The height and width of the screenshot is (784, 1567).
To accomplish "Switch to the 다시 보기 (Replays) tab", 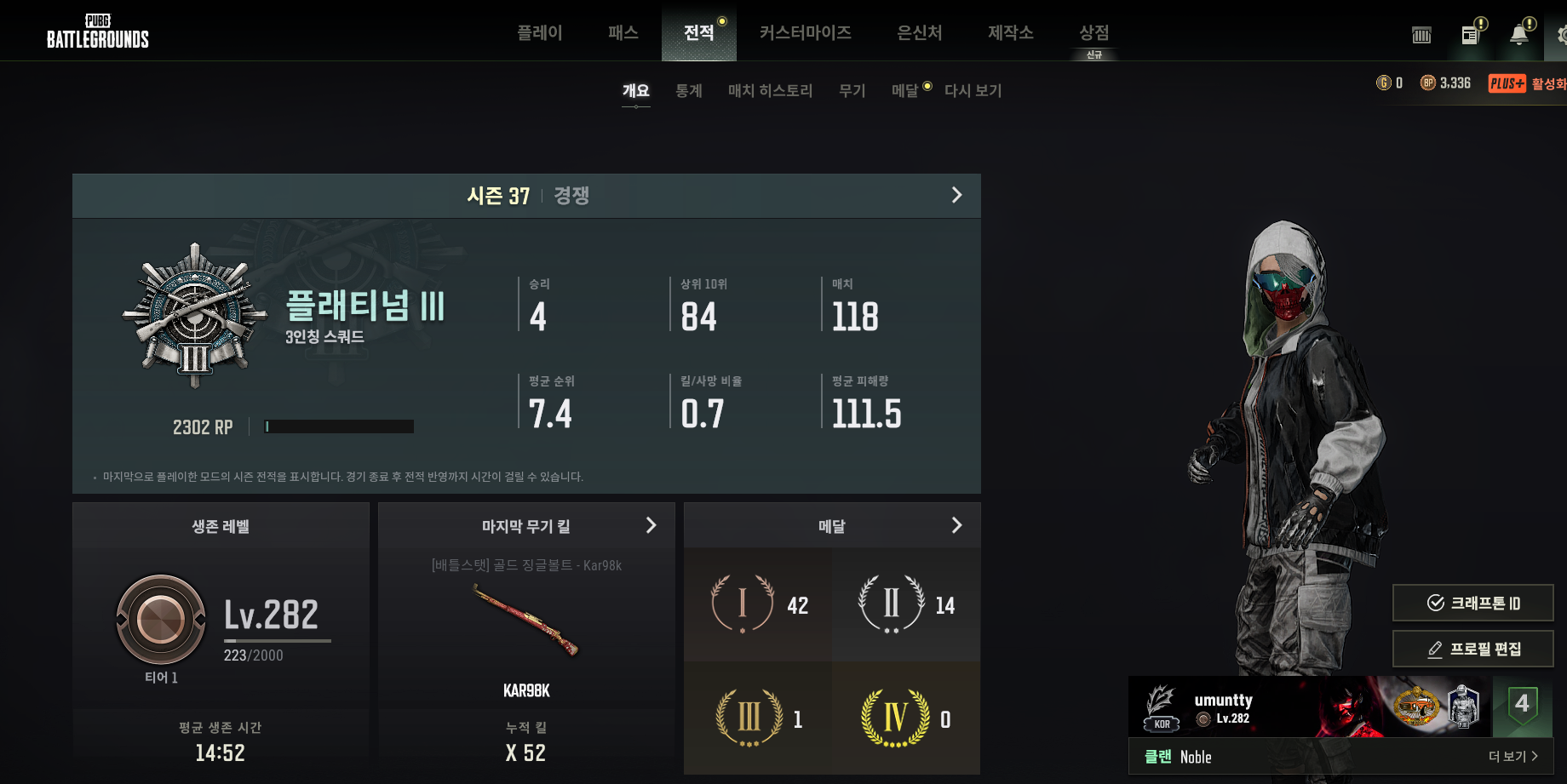I will click(x=973, y=90).
